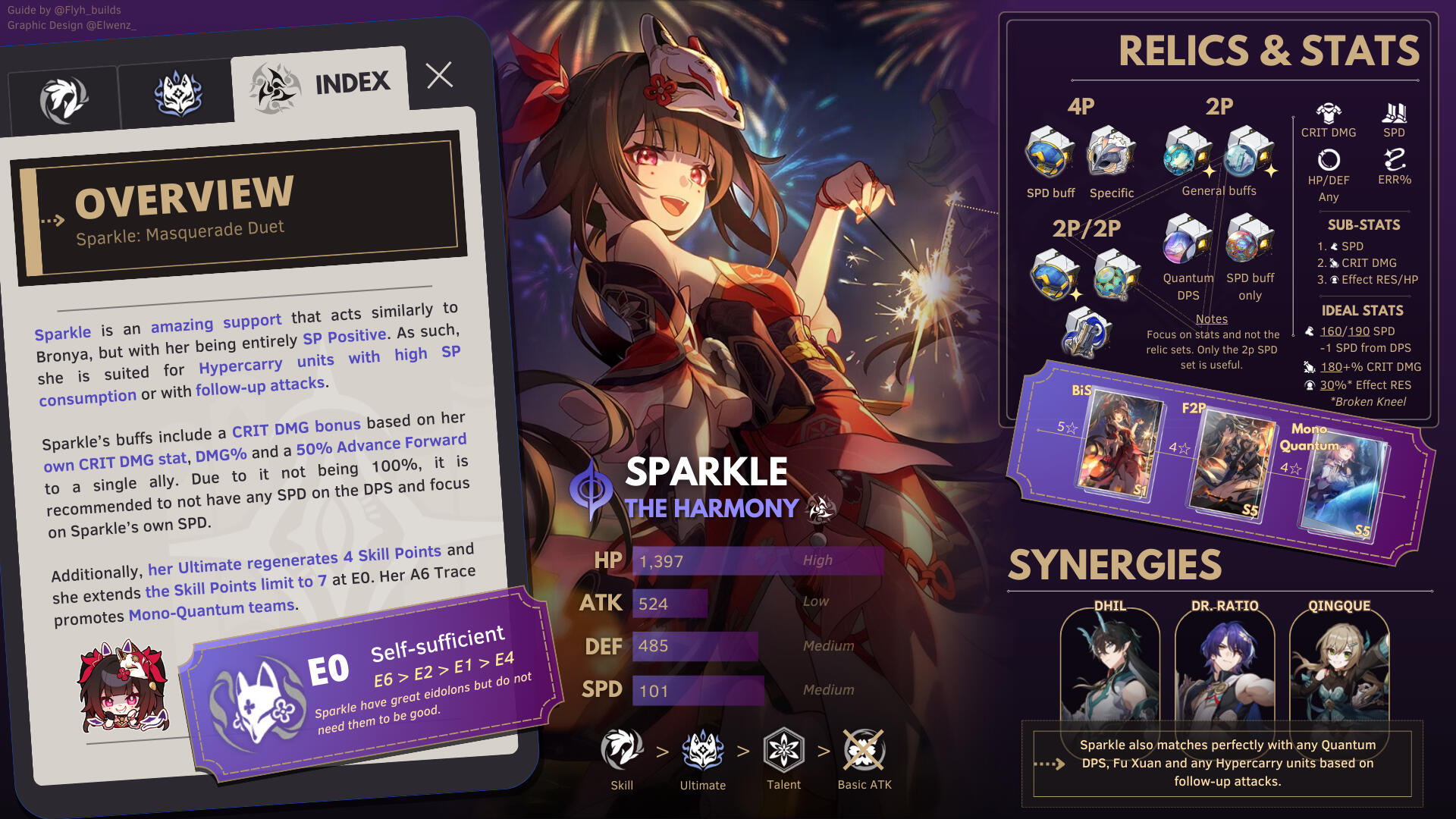Select the Ultimate priority icon
The width and height of the screenshot is (1456, 819).
point(702,750)
